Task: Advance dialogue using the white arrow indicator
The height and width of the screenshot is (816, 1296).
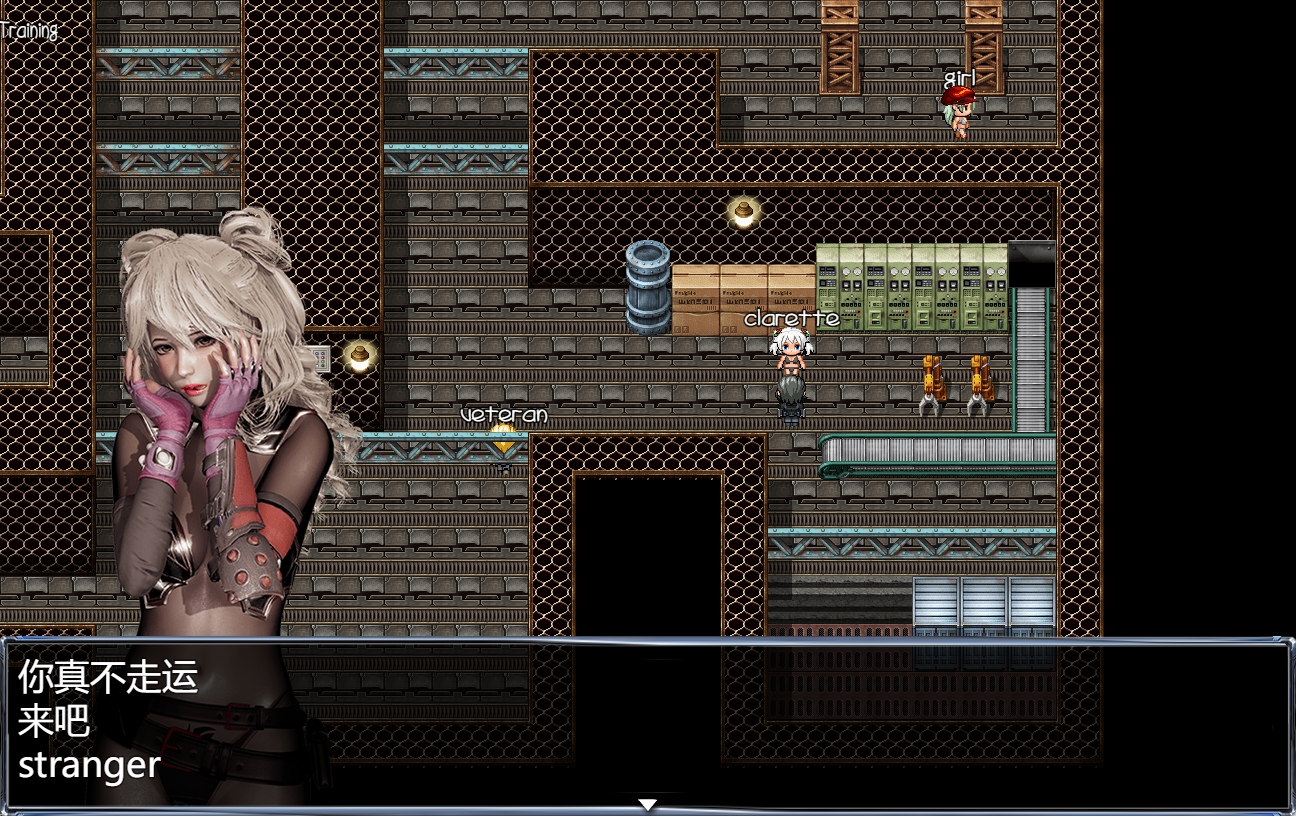Action: click(x=648, y=804)
